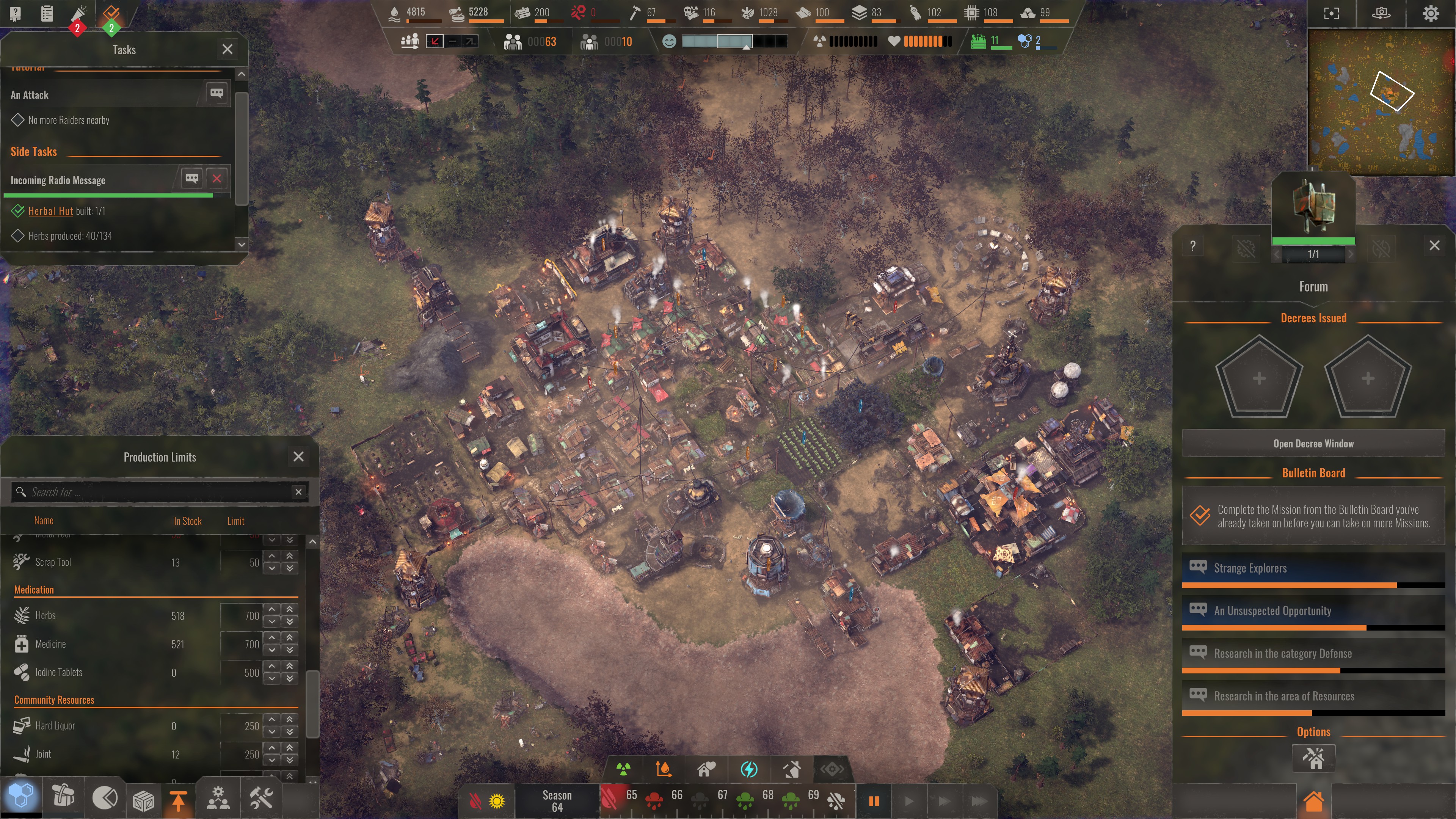
Task: Toggle the radiation overlay icon
Action: 623,769
